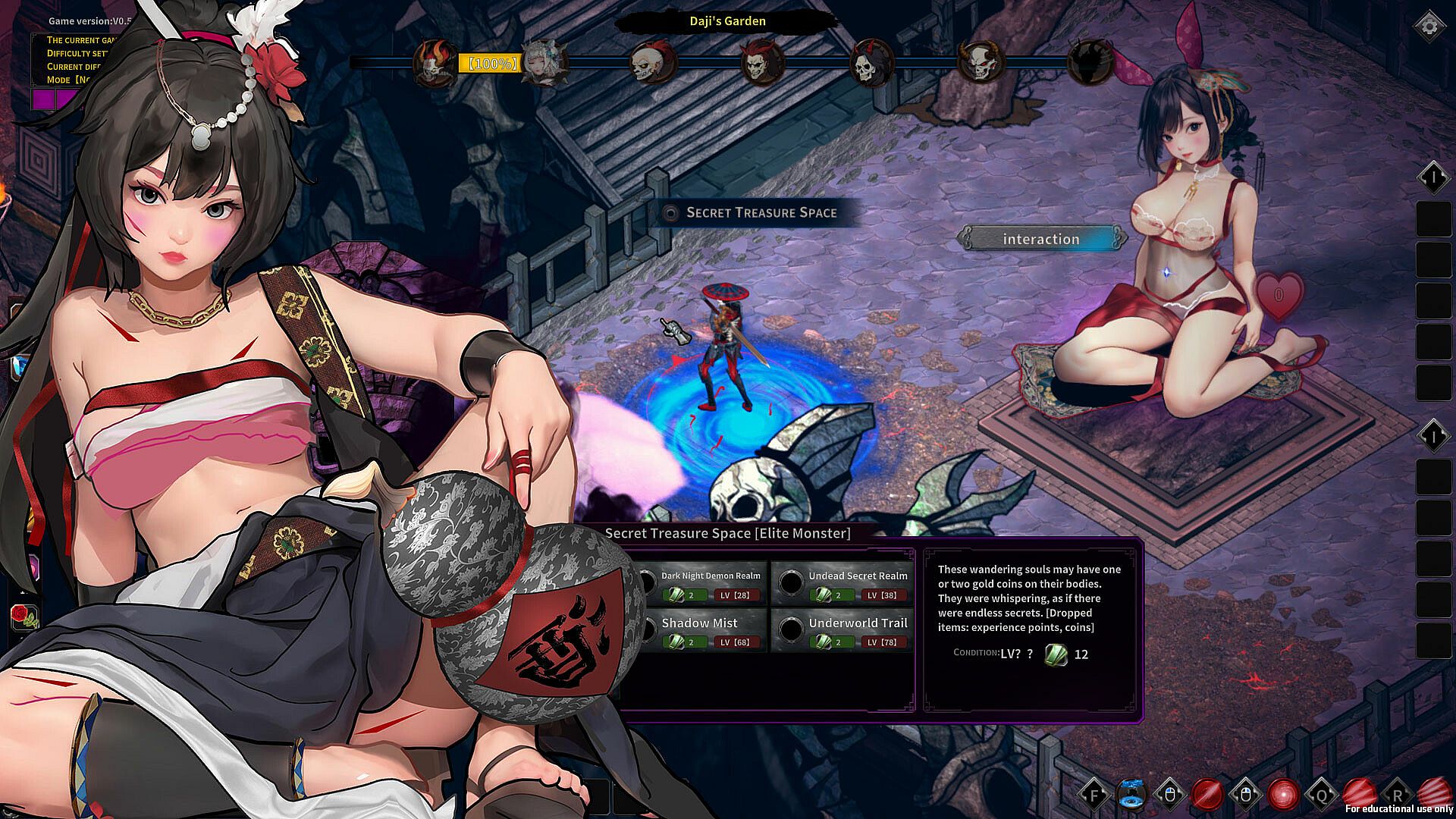
Task: Select the silver-haired girl boss portrait
Action: 544,63
